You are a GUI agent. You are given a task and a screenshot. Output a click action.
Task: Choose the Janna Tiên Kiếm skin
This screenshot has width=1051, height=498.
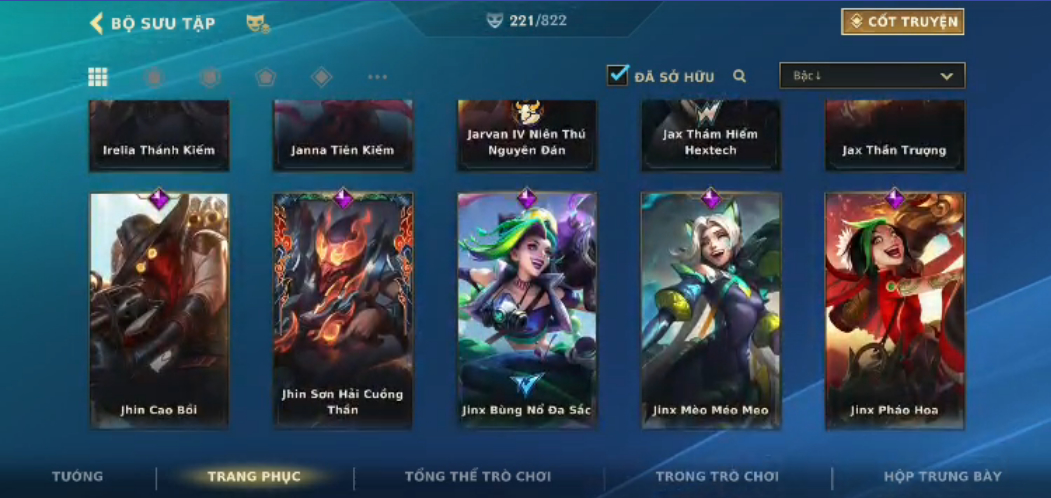pyautogui.click(x=343, y=135)
